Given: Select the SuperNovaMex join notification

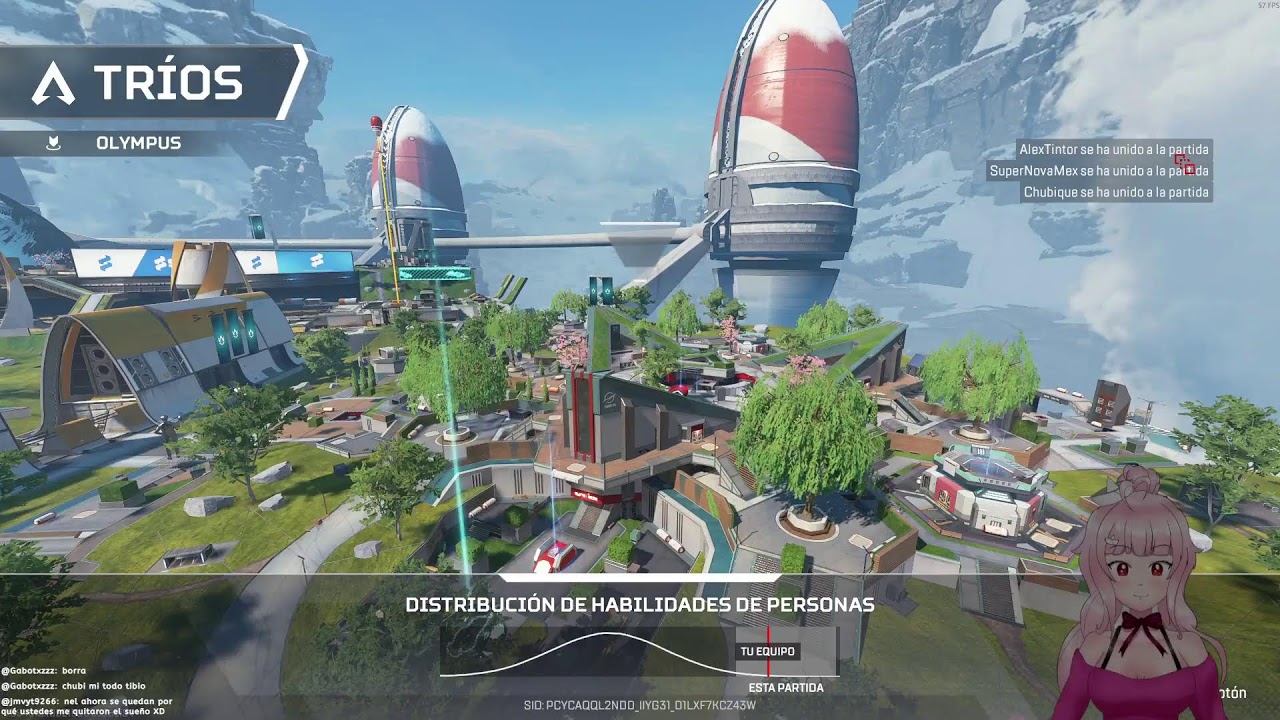Looking at the screenshot, I should click(1098, 171).
